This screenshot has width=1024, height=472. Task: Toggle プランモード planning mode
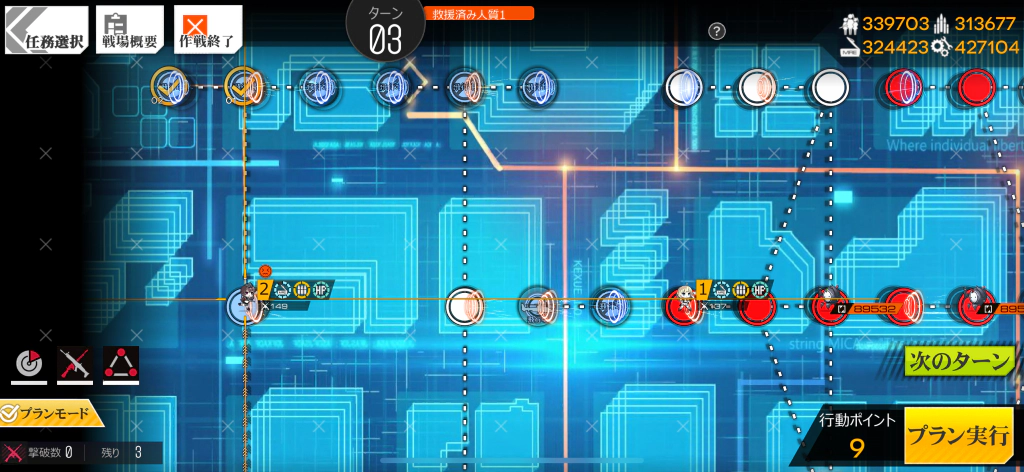(x=52, y=413)
